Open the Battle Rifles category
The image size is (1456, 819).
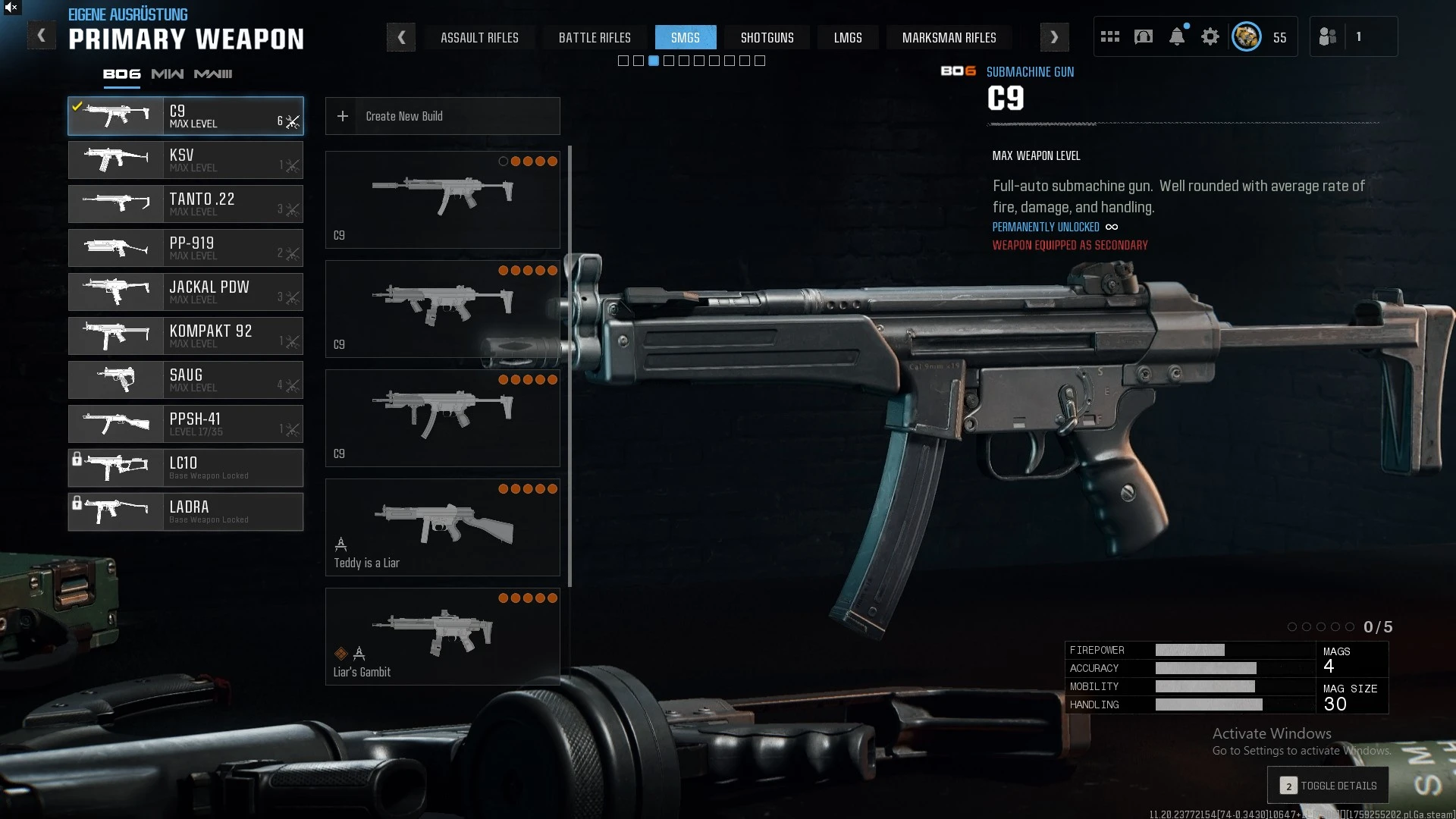click(x=595, y=37)
